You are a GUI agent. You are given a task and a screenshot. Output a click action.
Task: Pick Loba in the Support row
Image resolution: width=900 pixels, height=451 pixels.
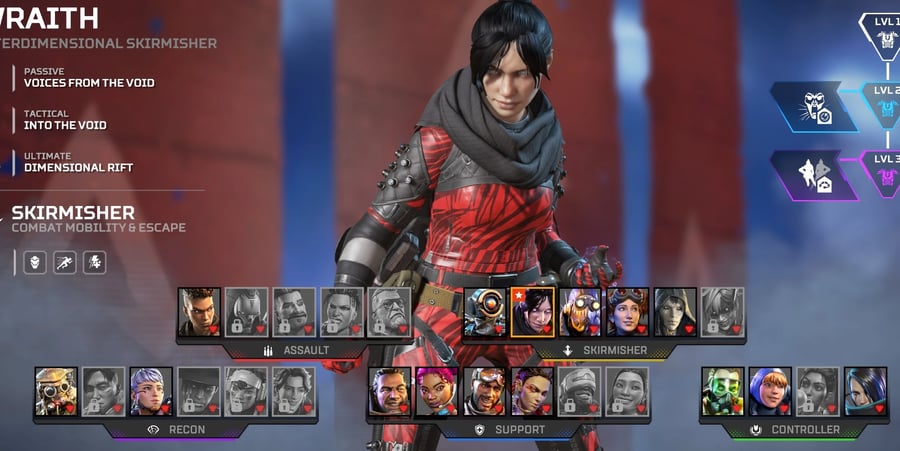[532, 391]
